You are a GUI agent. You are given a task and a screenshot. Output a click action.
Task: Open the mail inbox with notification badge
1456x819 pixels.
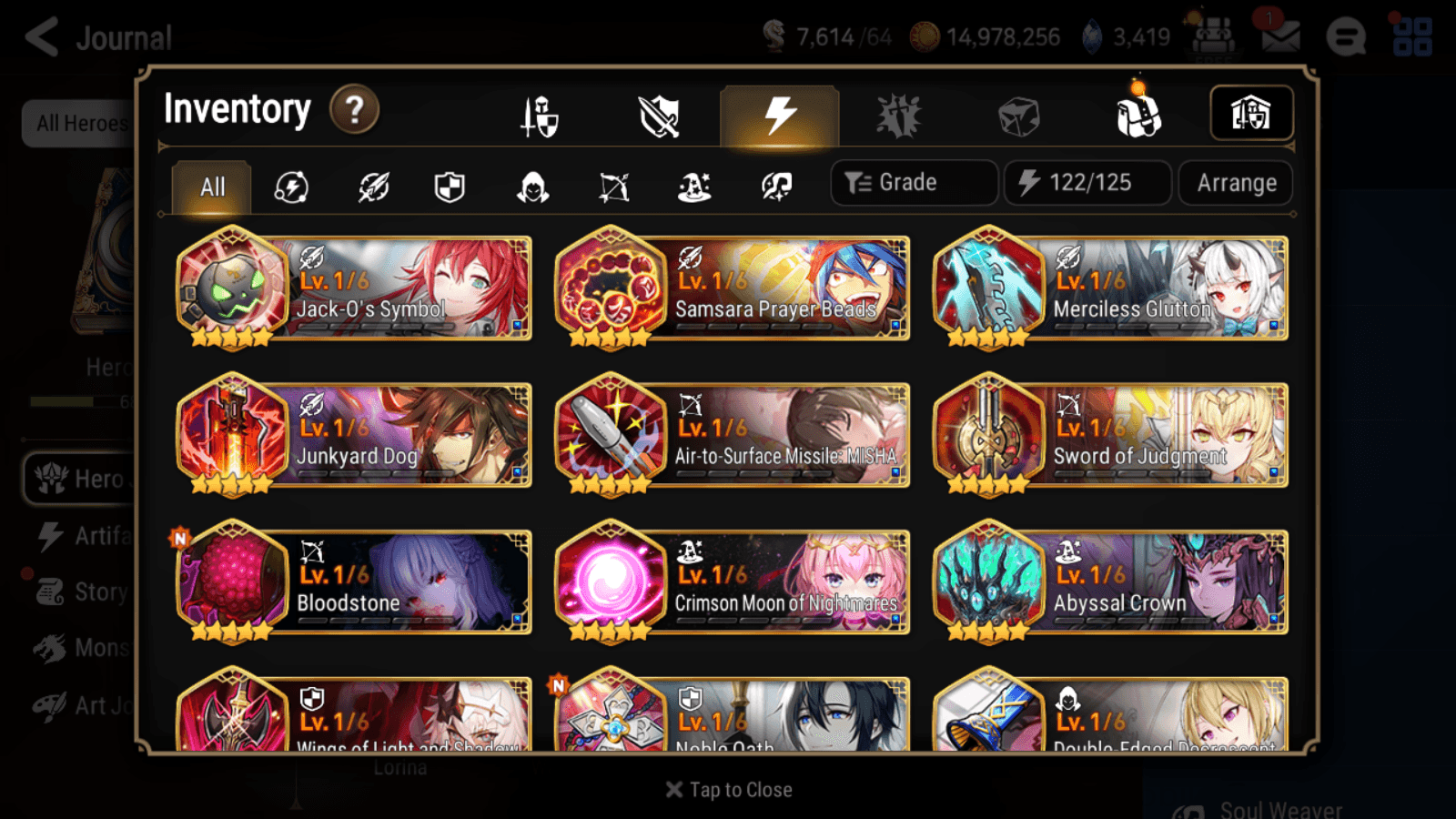(x=1280, y=36)
